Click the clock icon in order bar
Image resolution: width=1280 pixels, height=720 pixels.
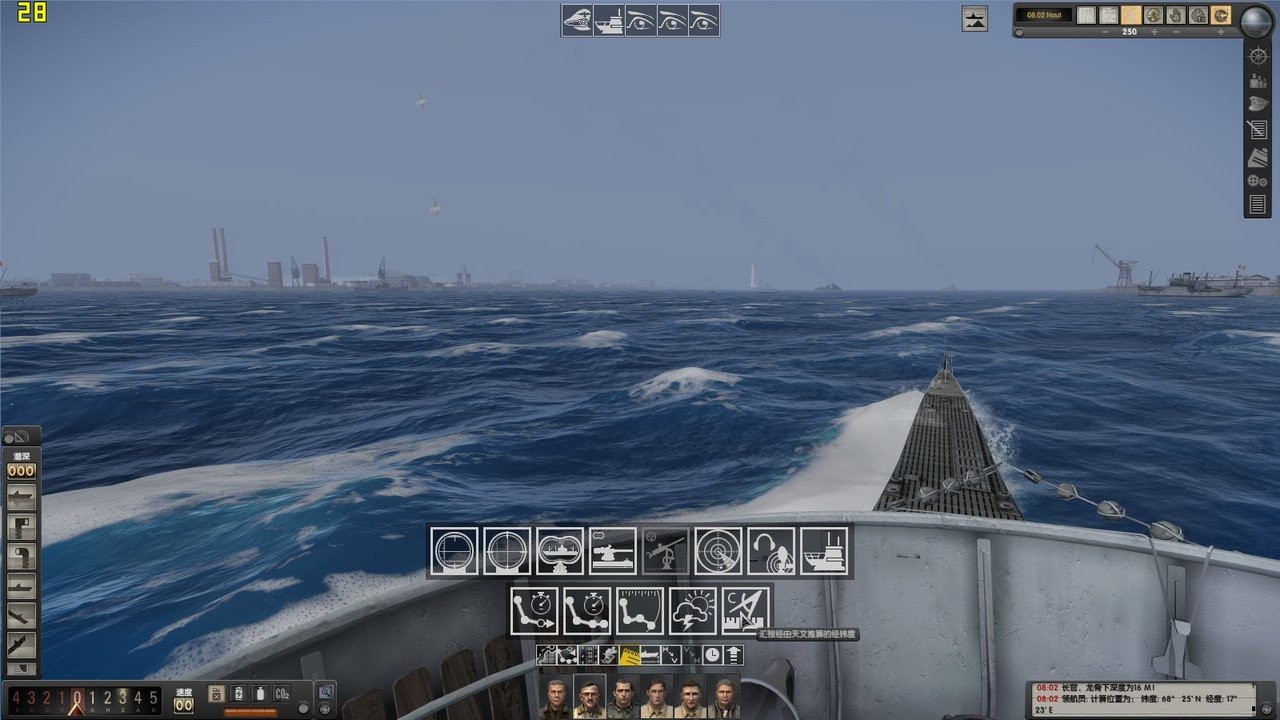click(712, 656)
